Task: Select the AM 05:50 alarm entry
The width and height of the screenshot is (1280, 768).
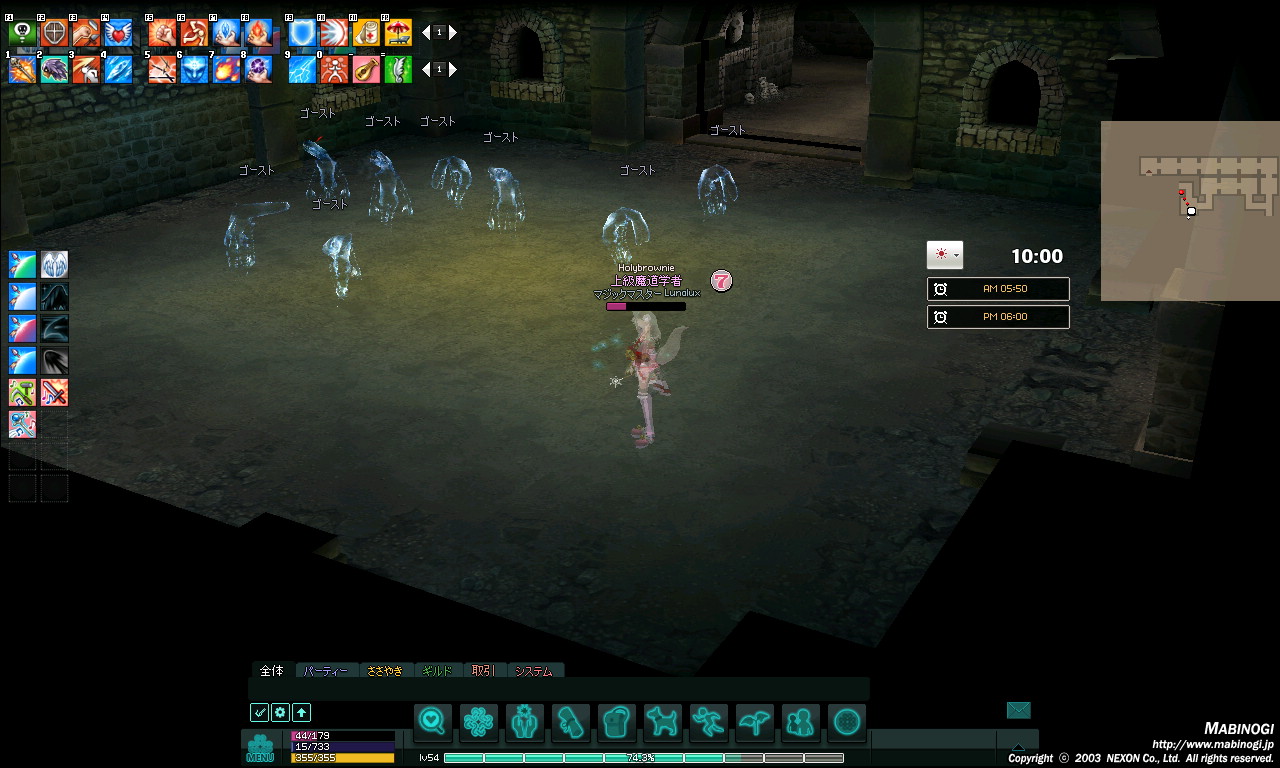Action: pos(998,289)
